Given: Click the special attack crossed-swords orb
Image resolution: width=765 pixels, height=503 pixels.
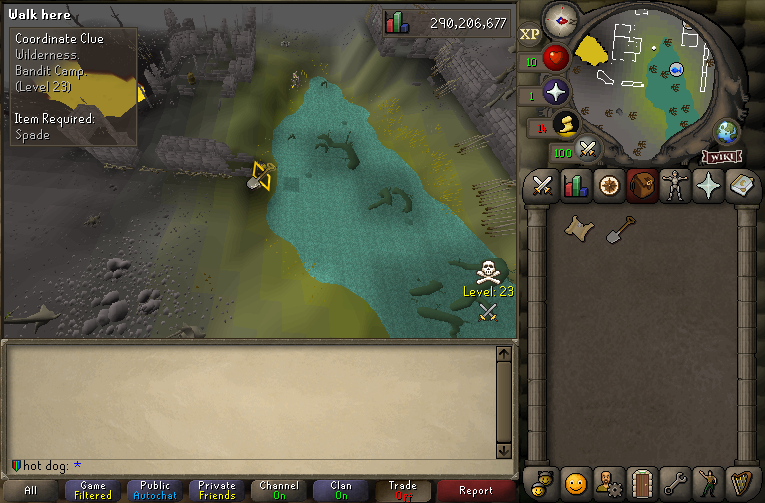Looking at the screenshot, I should point(589,151).
